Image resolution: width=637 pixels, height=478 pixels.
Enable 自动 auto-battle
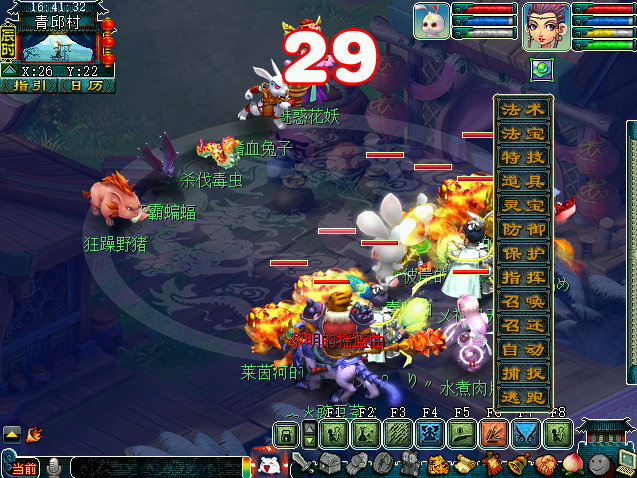point(523,350)
